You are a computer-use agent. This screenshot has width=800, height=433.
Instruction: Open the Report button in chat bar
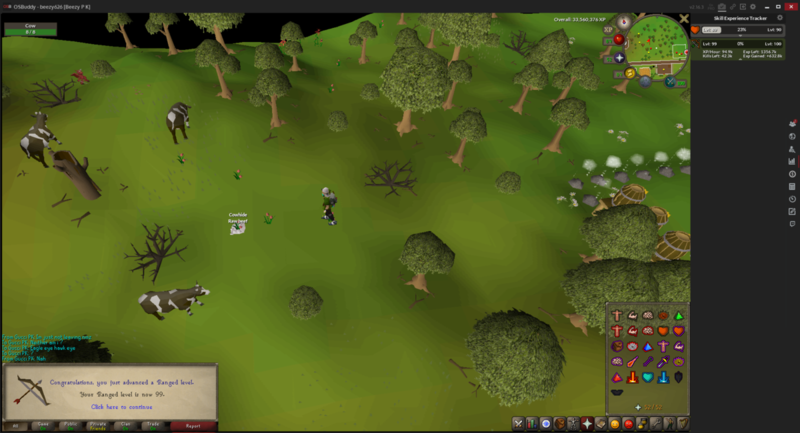point(193,425)
